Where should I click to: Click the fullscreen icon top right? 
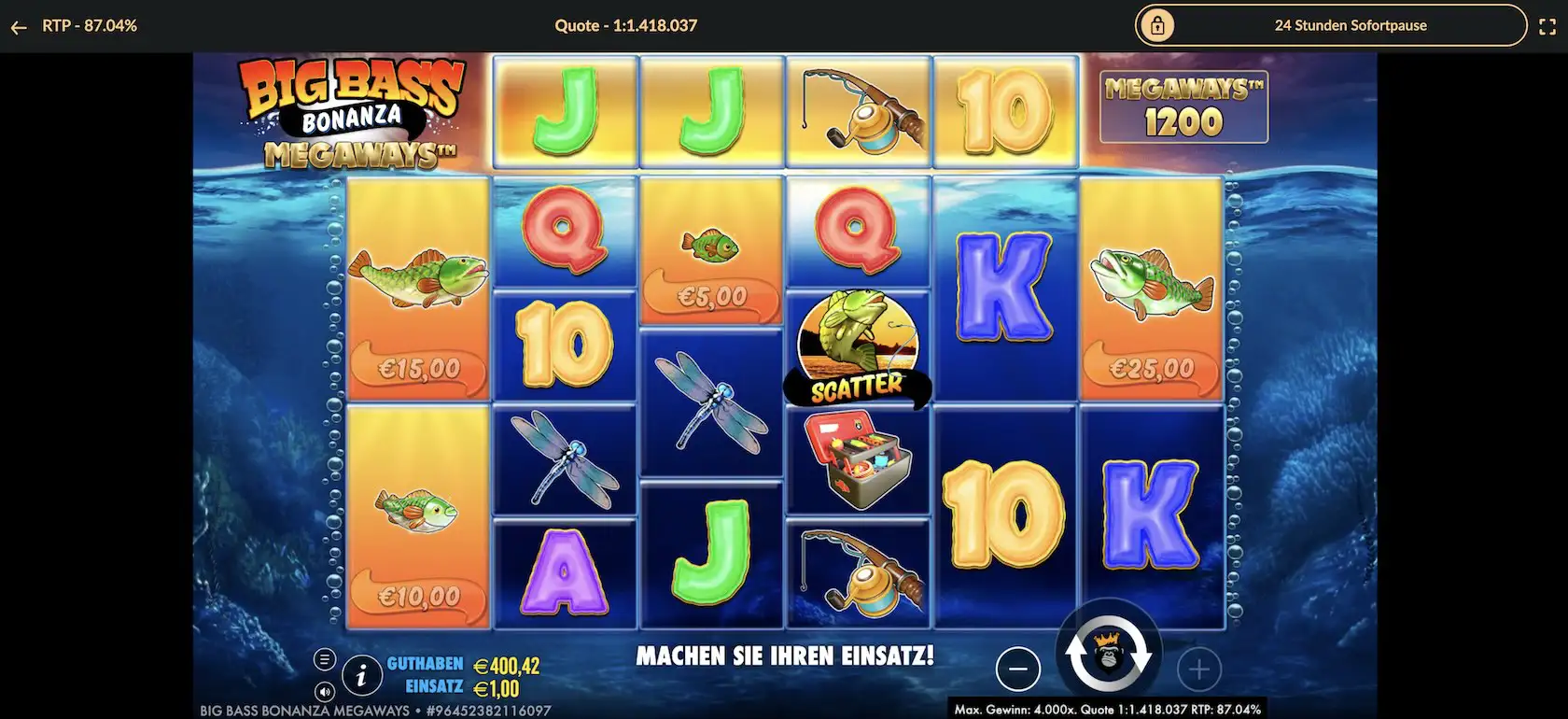tap(1546, 25)
